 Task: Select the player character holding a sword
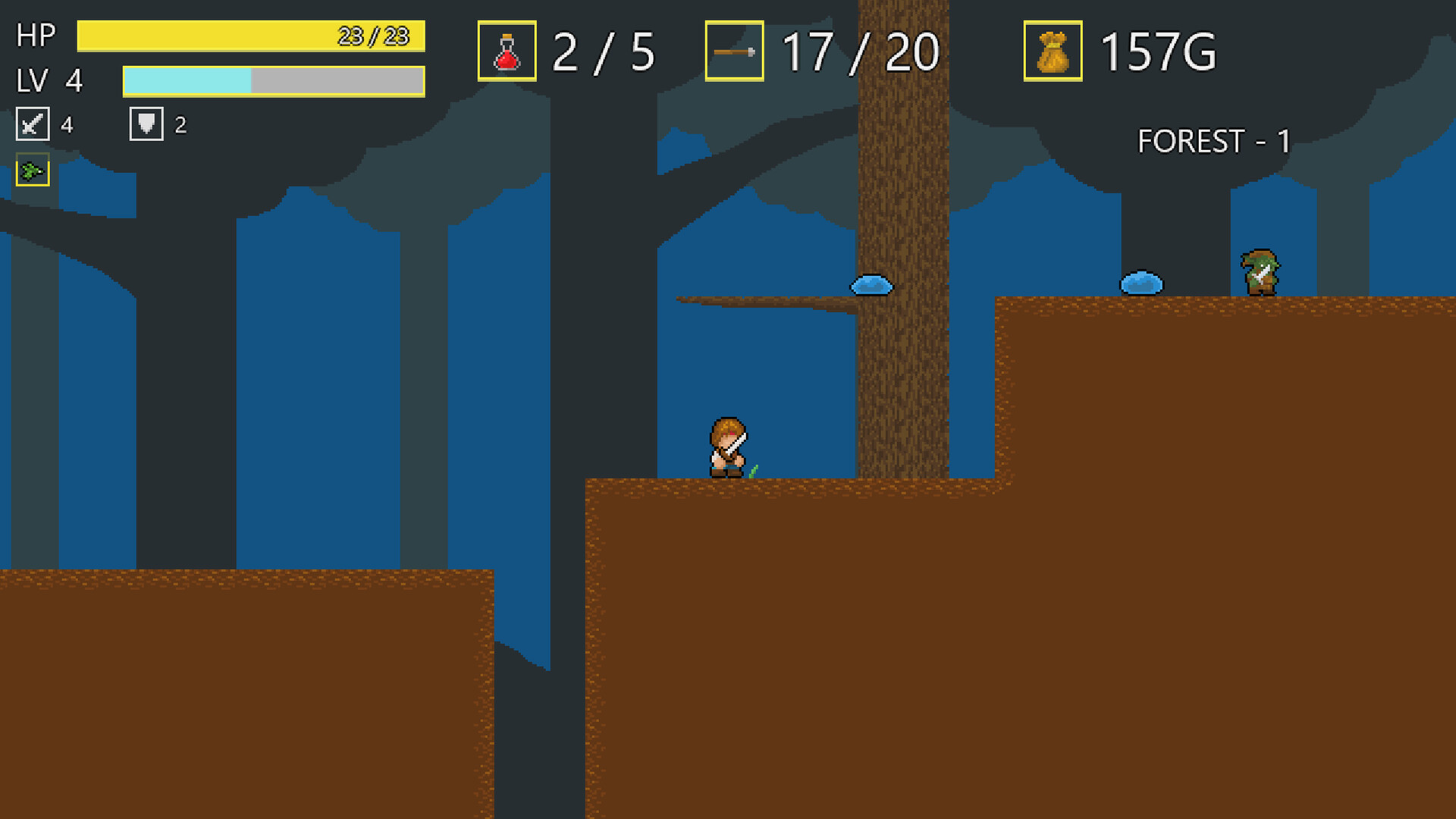coord(728,447)
